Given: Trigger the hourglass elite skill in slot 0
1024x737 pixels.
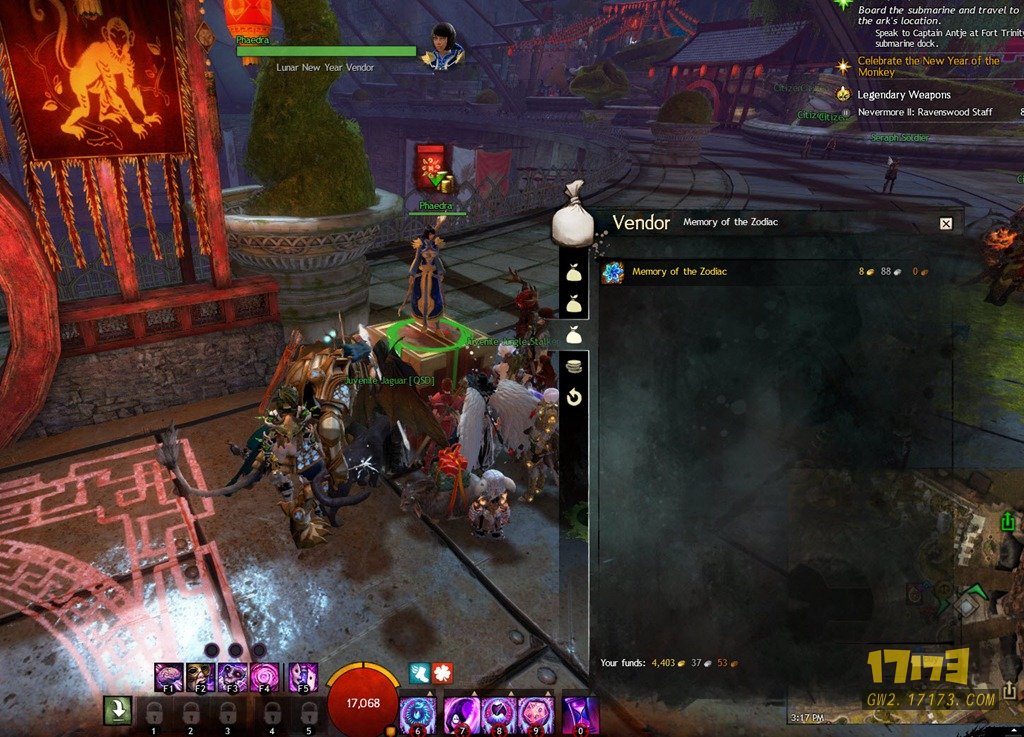Looking at the screenshot, I should 581,715.
